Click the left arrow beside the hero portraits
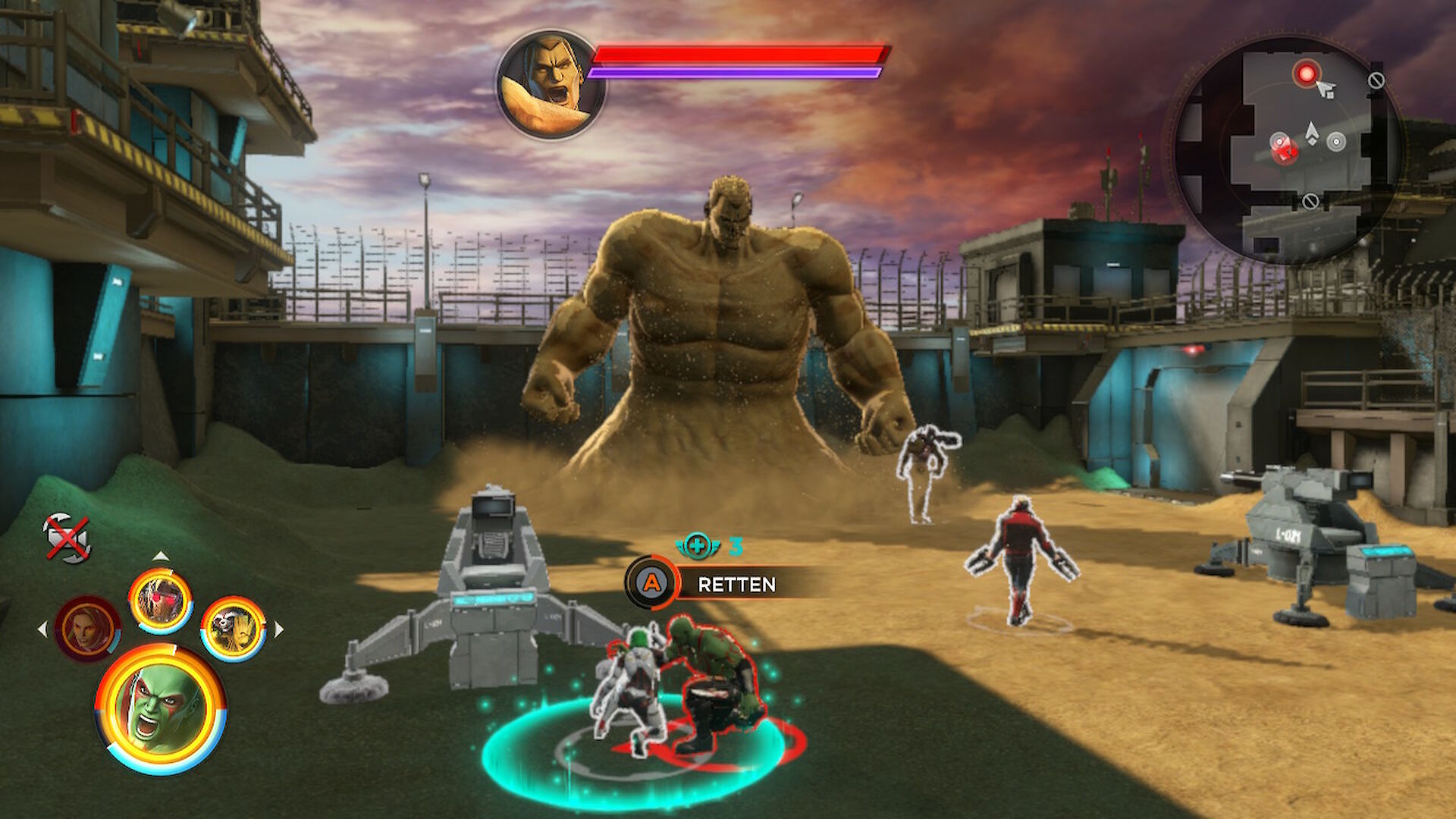1456x819 pixels. [x=42, y=629]
